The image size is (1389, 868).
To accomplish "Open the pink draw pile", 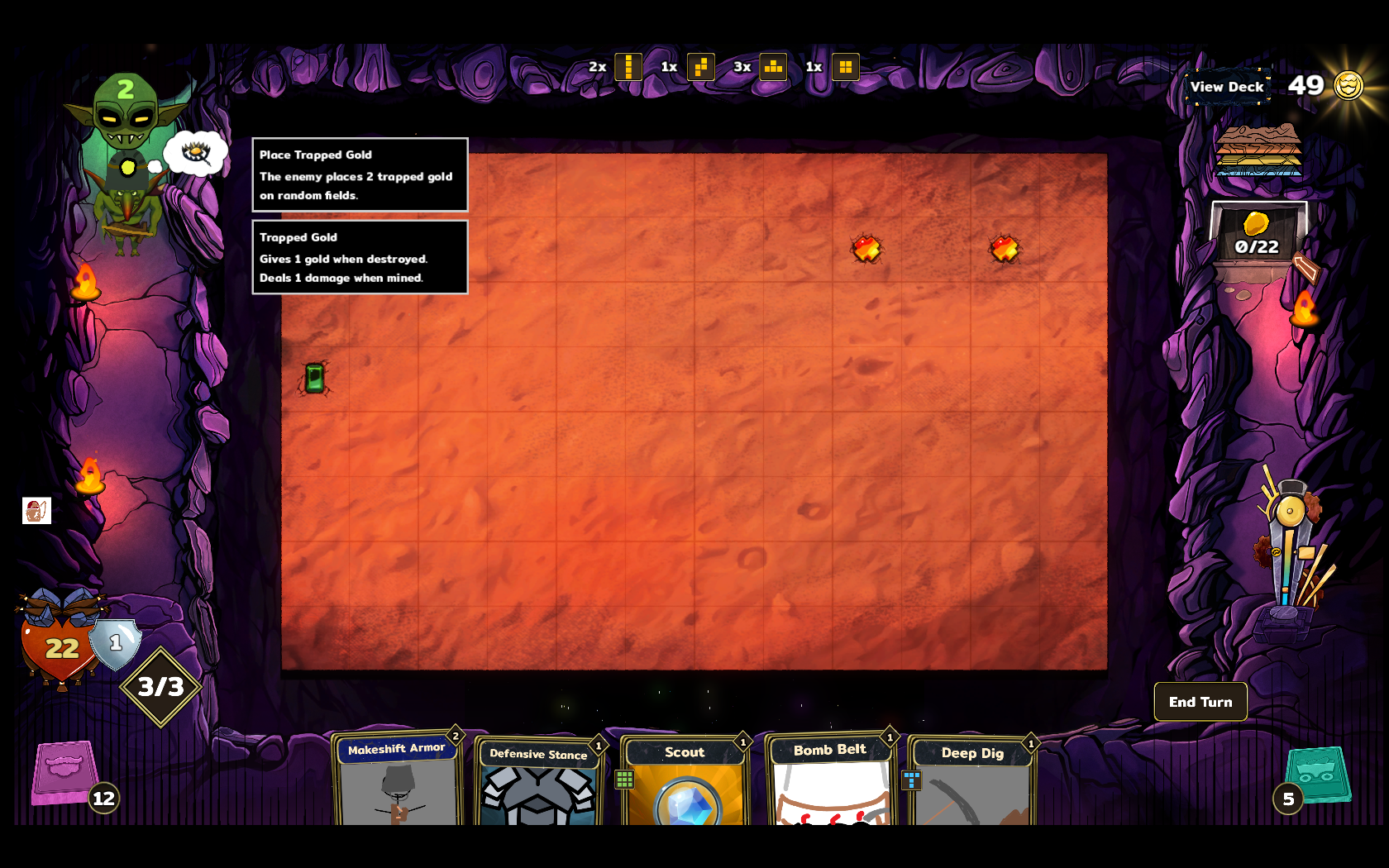I will pyautogui.click(x=64, y=773).
